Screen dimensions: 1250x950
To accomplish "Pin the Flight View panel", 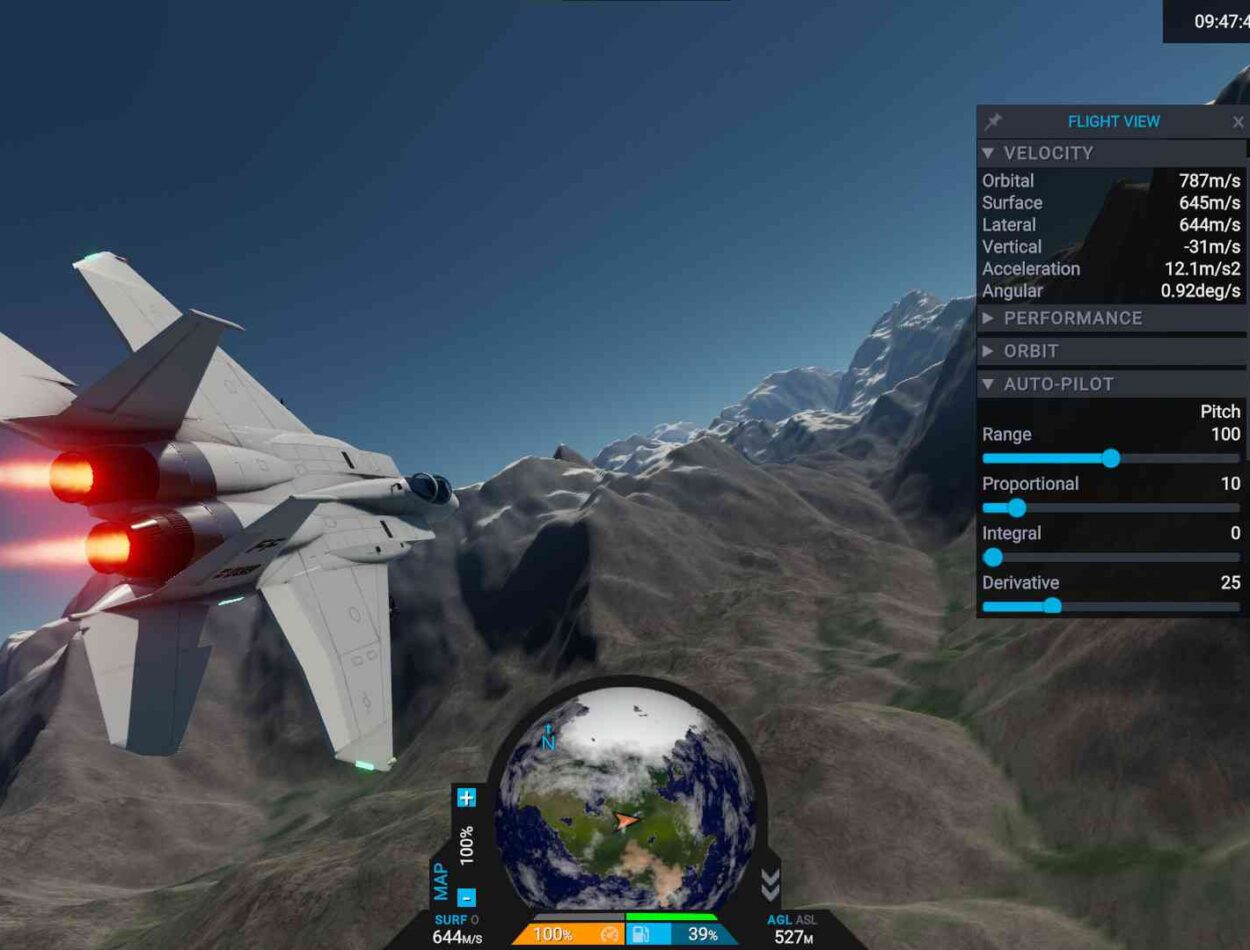I will point(993,122).
